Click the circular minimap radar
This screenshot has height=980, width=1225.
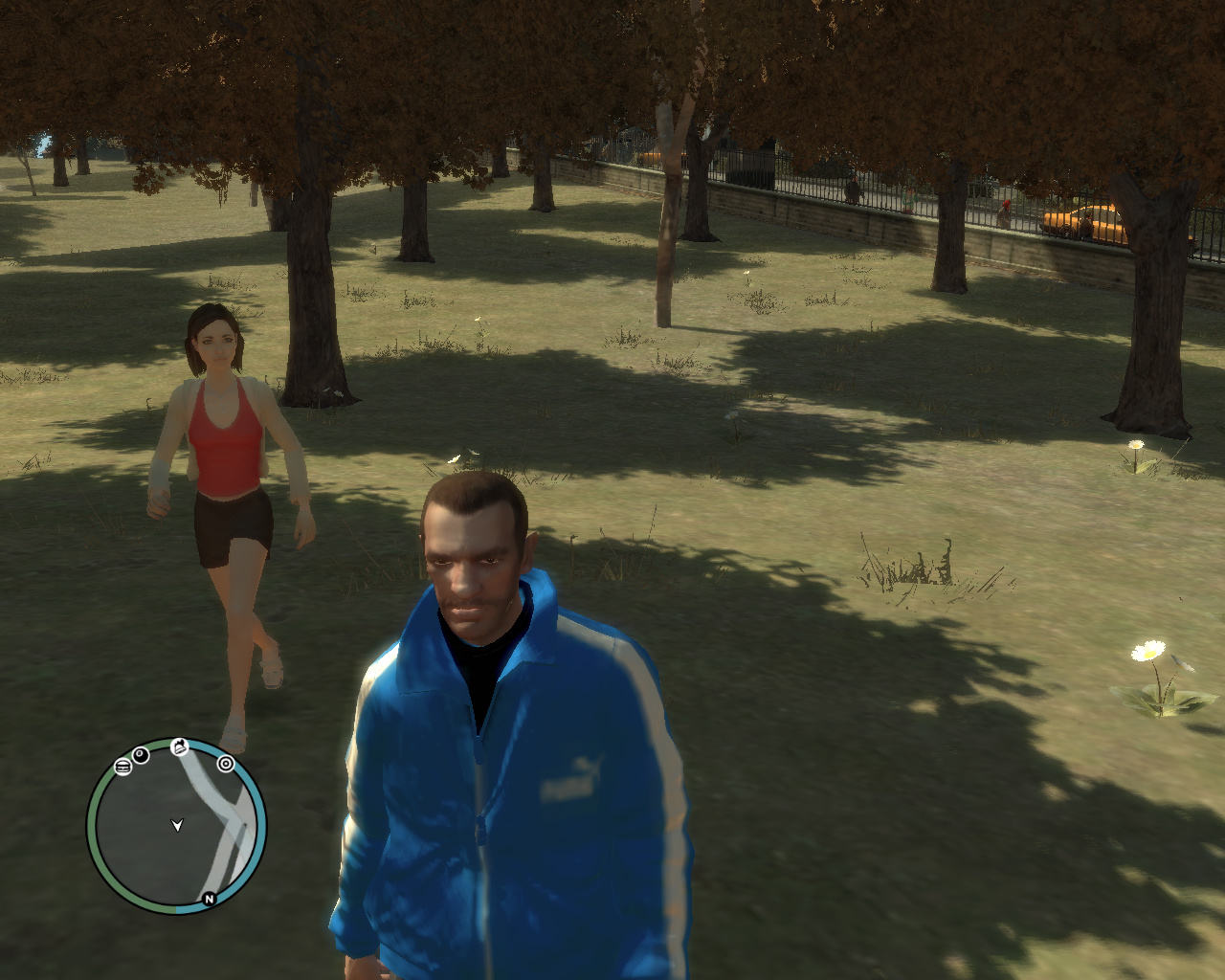(177, 825)
